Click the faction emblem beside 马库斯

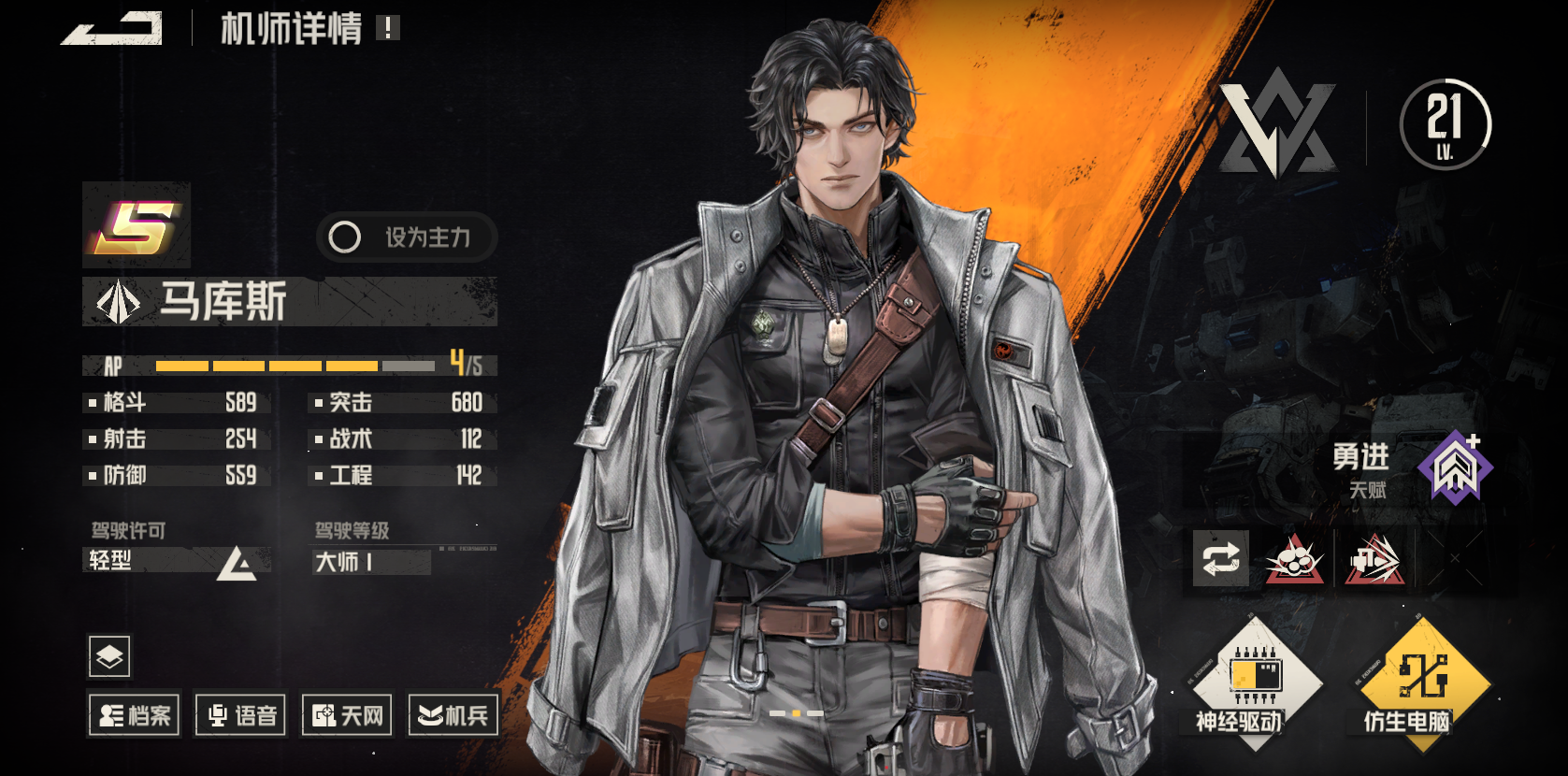(x=117, y=303)
